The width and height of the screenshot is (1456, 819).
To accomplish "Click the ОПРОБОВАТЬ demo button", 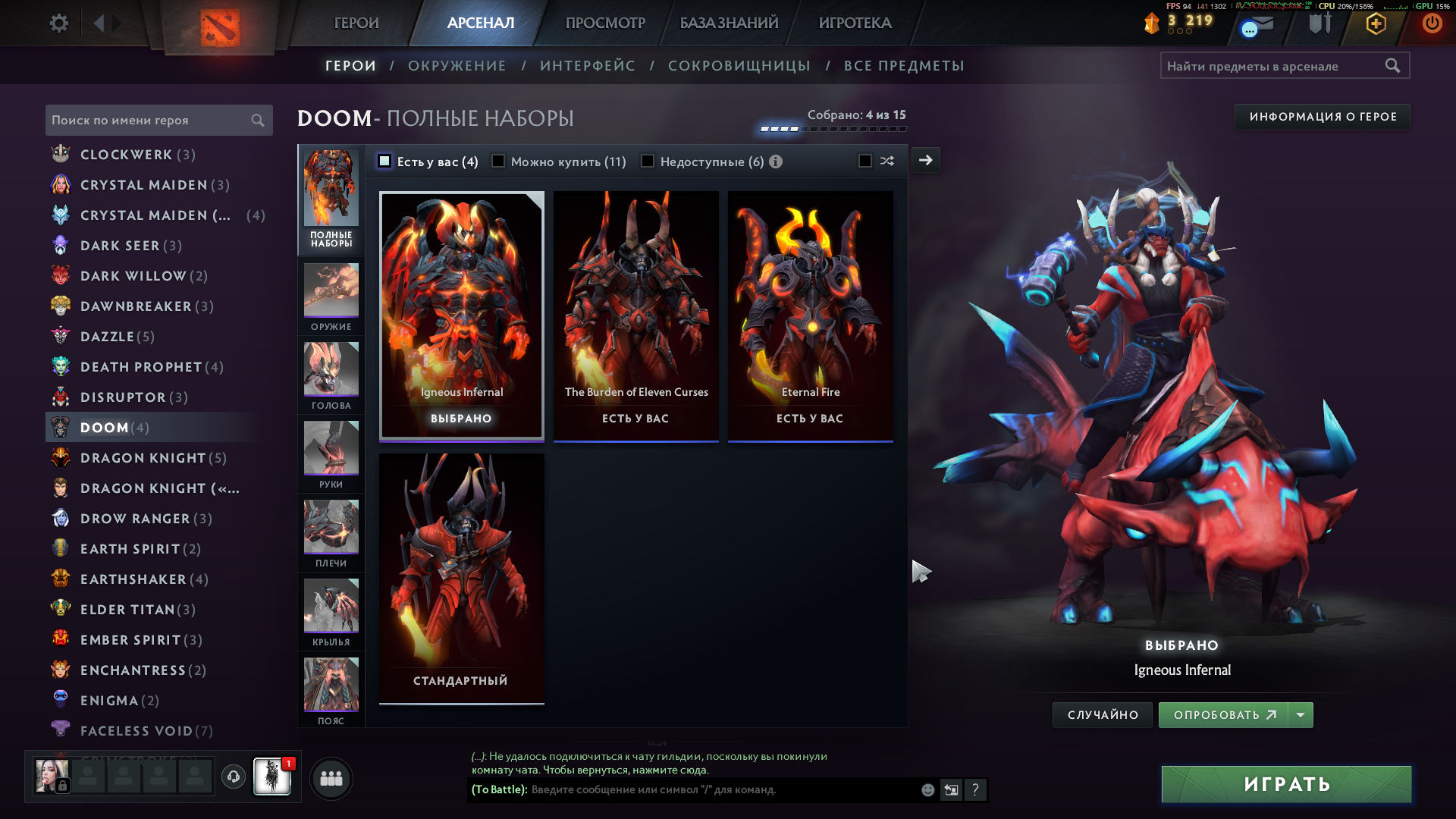I will 1222,715.
